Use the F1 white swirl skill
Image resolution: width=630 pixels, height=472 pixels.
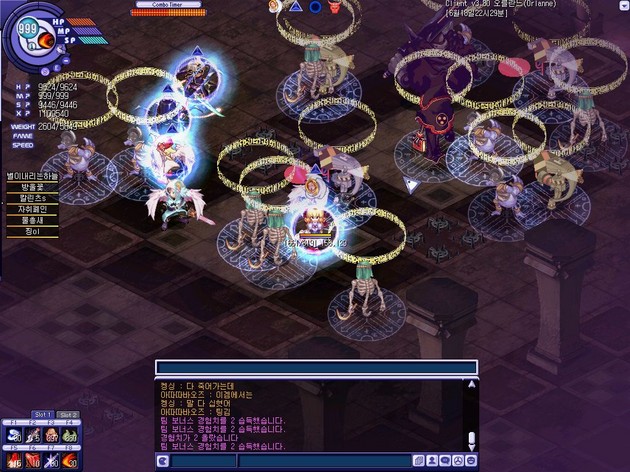click(x=15, y=434)
